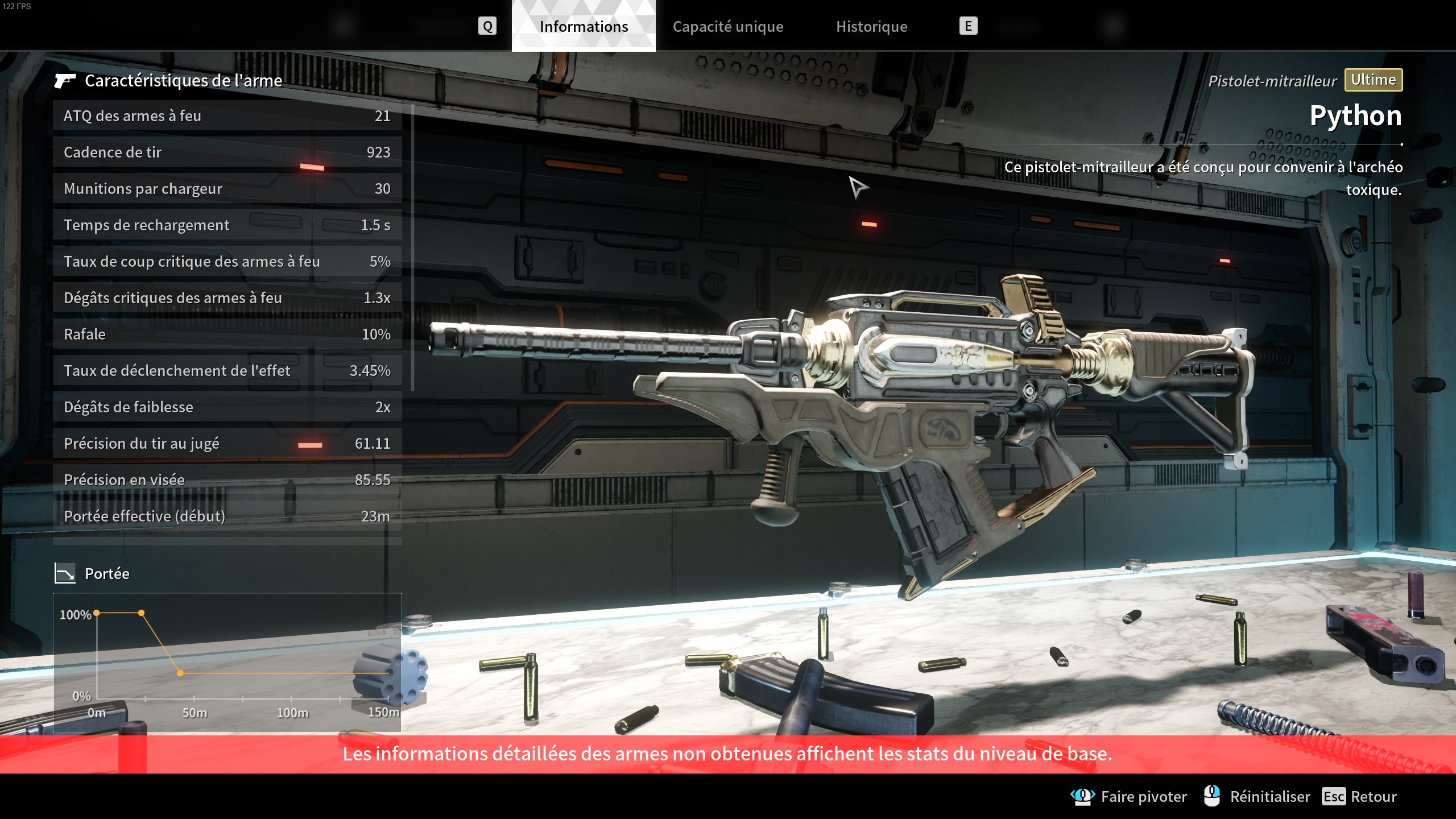Select the Rafale stat row
Screen dimensions: 1456x819
(x=227, y=334)
